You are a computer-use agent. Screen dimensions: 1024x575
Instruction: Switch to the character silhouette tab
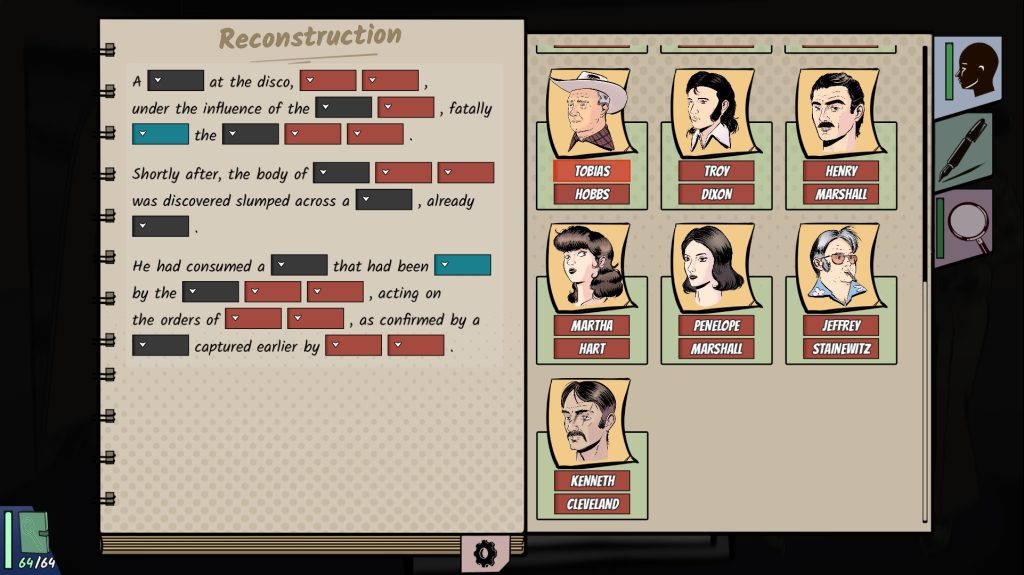967,71
